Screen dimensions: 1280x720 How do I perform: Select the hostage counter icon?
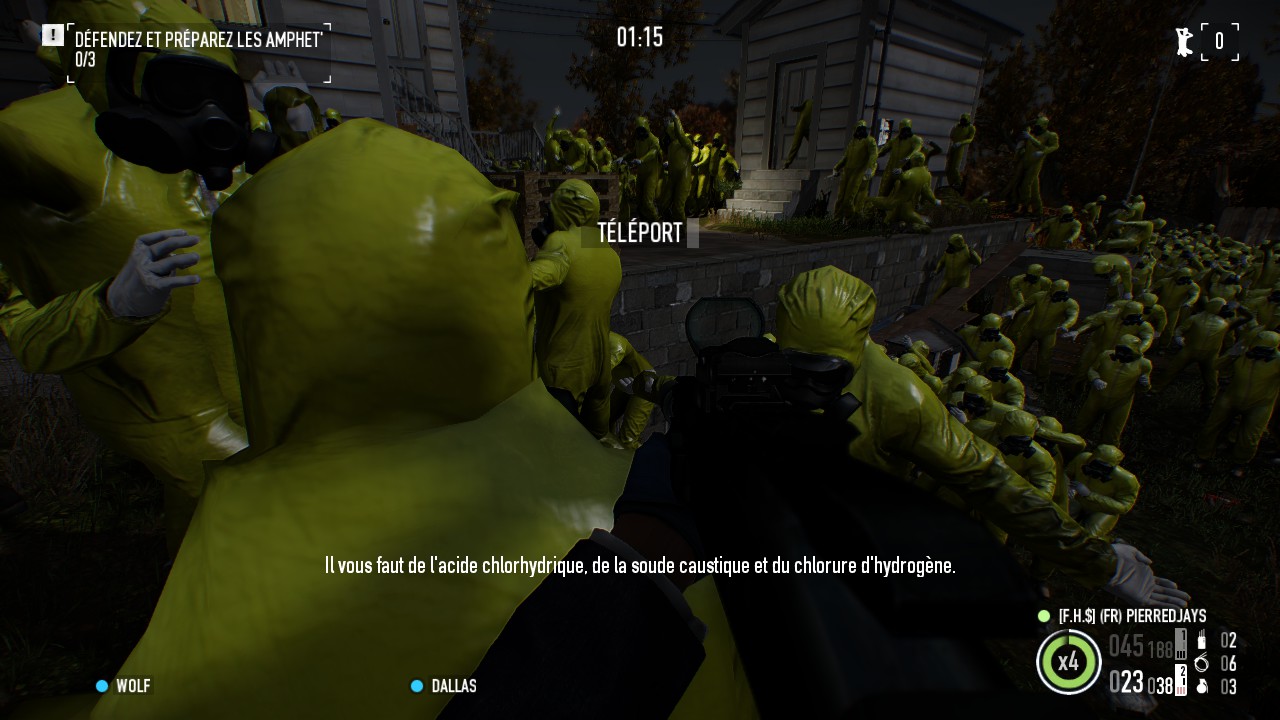(x=1185, y=42)
